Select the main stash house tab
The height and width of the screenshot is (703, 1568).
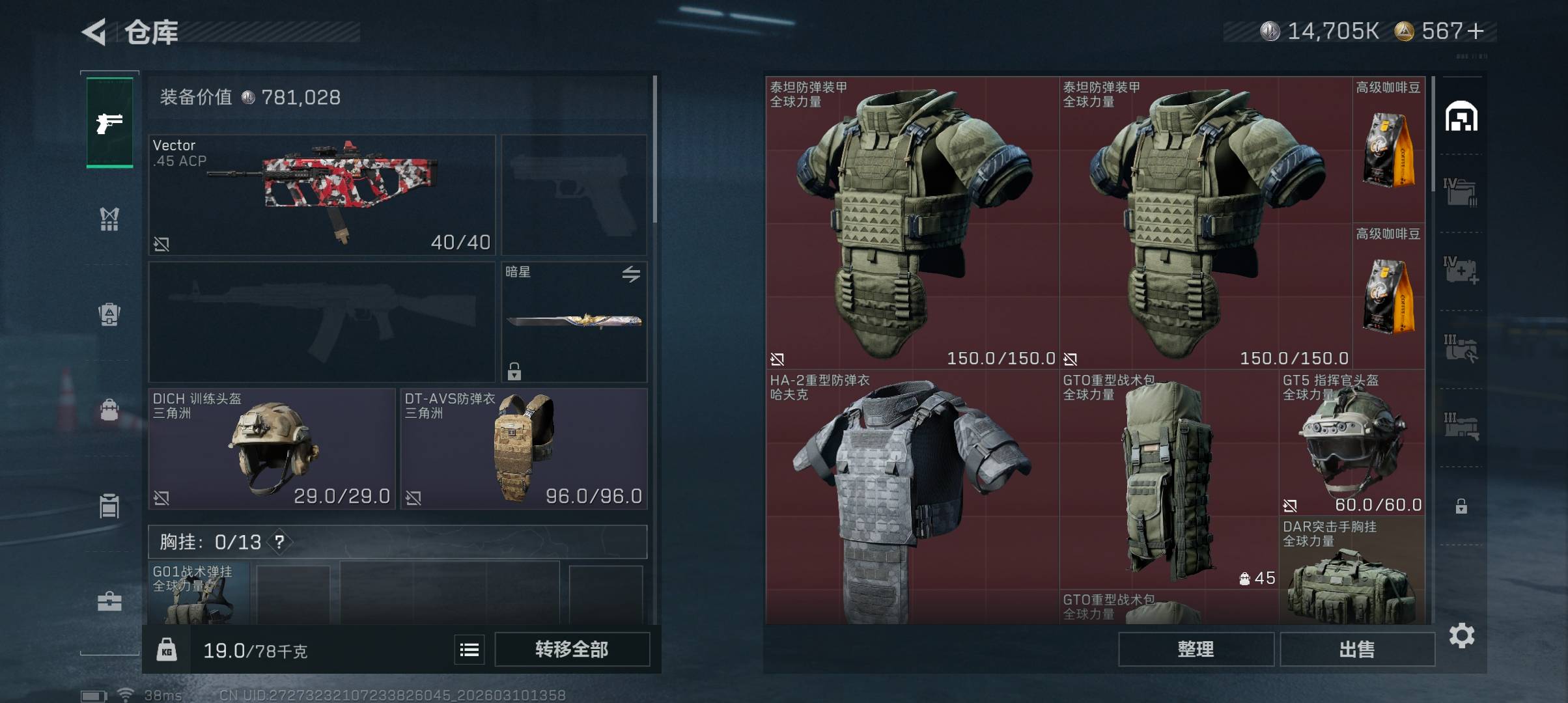coord(1461,117)
